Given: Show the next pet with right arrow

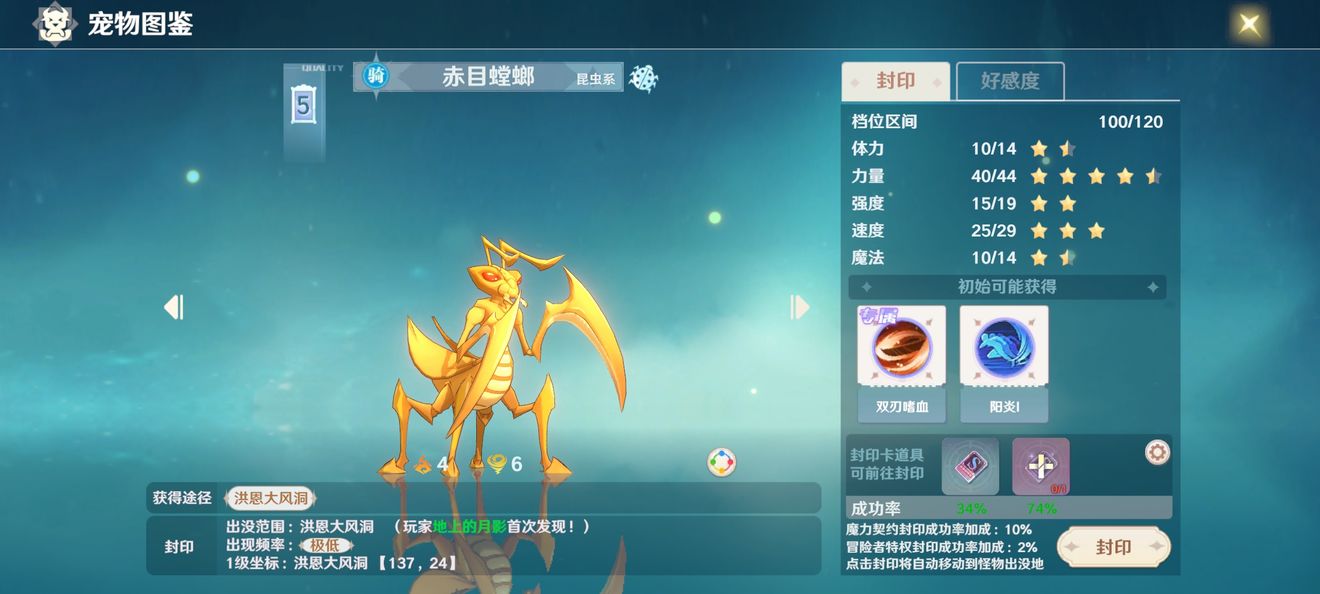Looking at the screenshot, I should tap(799, 307).
